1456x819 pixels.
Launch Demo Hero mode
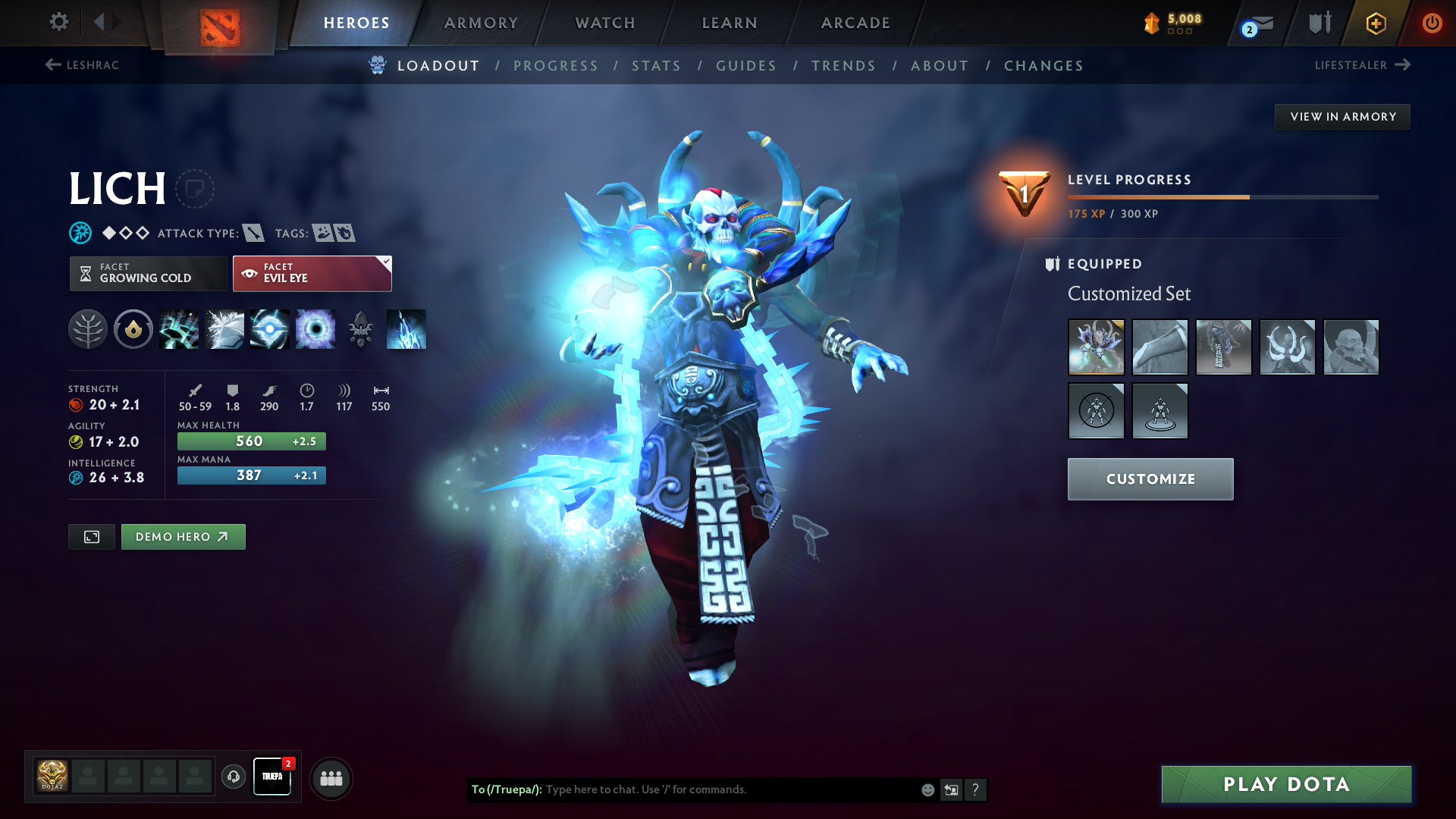(183, 537)
